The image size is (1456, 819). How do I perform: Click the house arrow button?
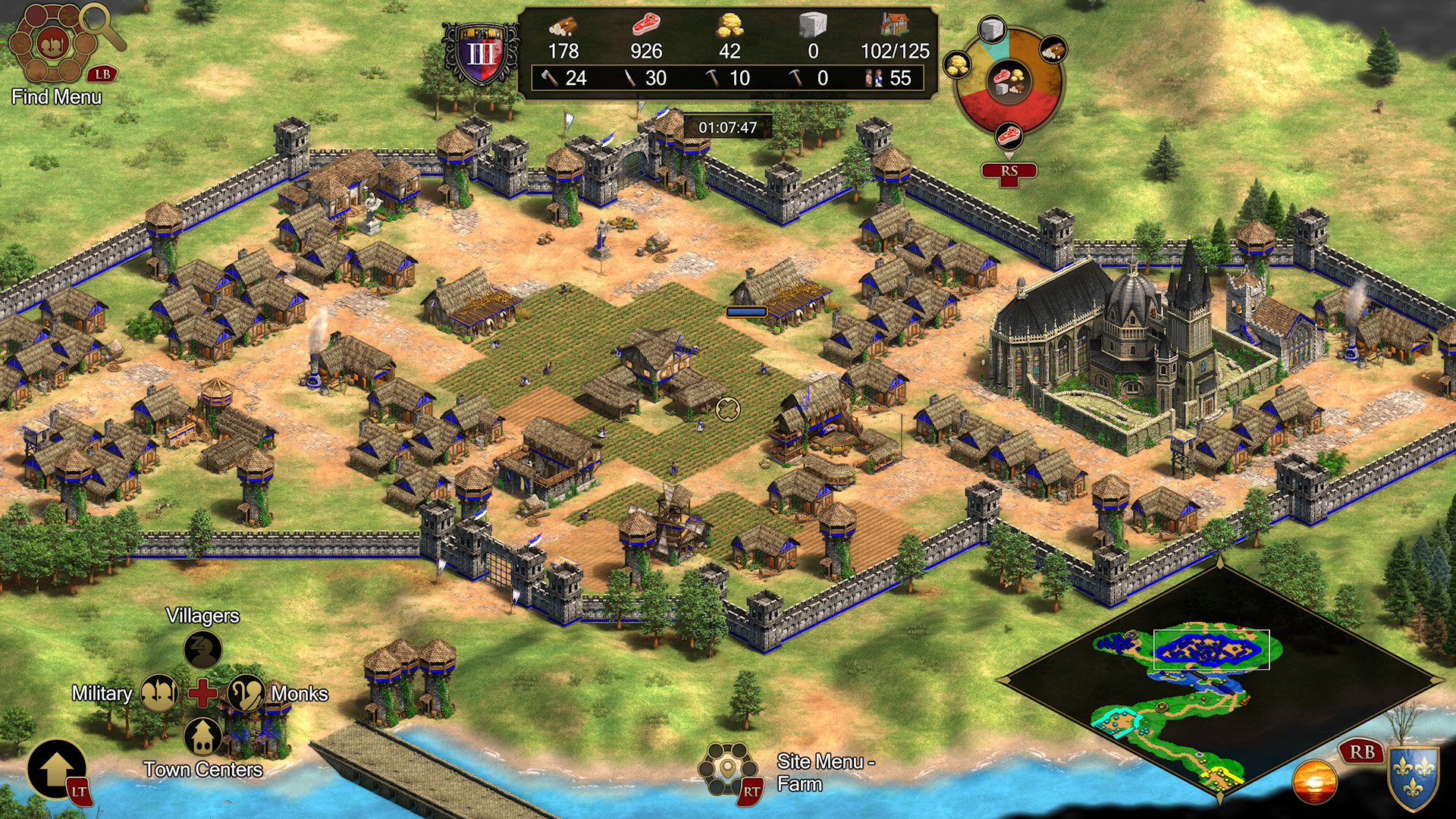click(56, 770)
